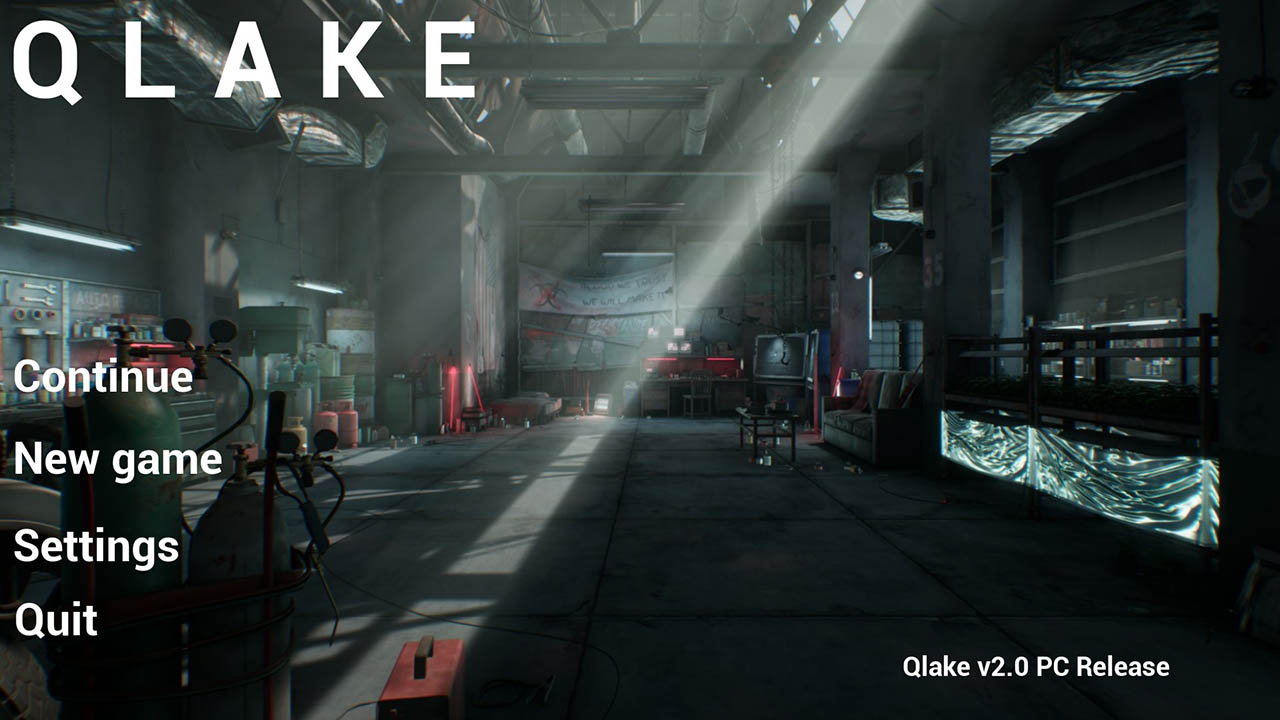Click the bed against the back wall

click(531, 400)
